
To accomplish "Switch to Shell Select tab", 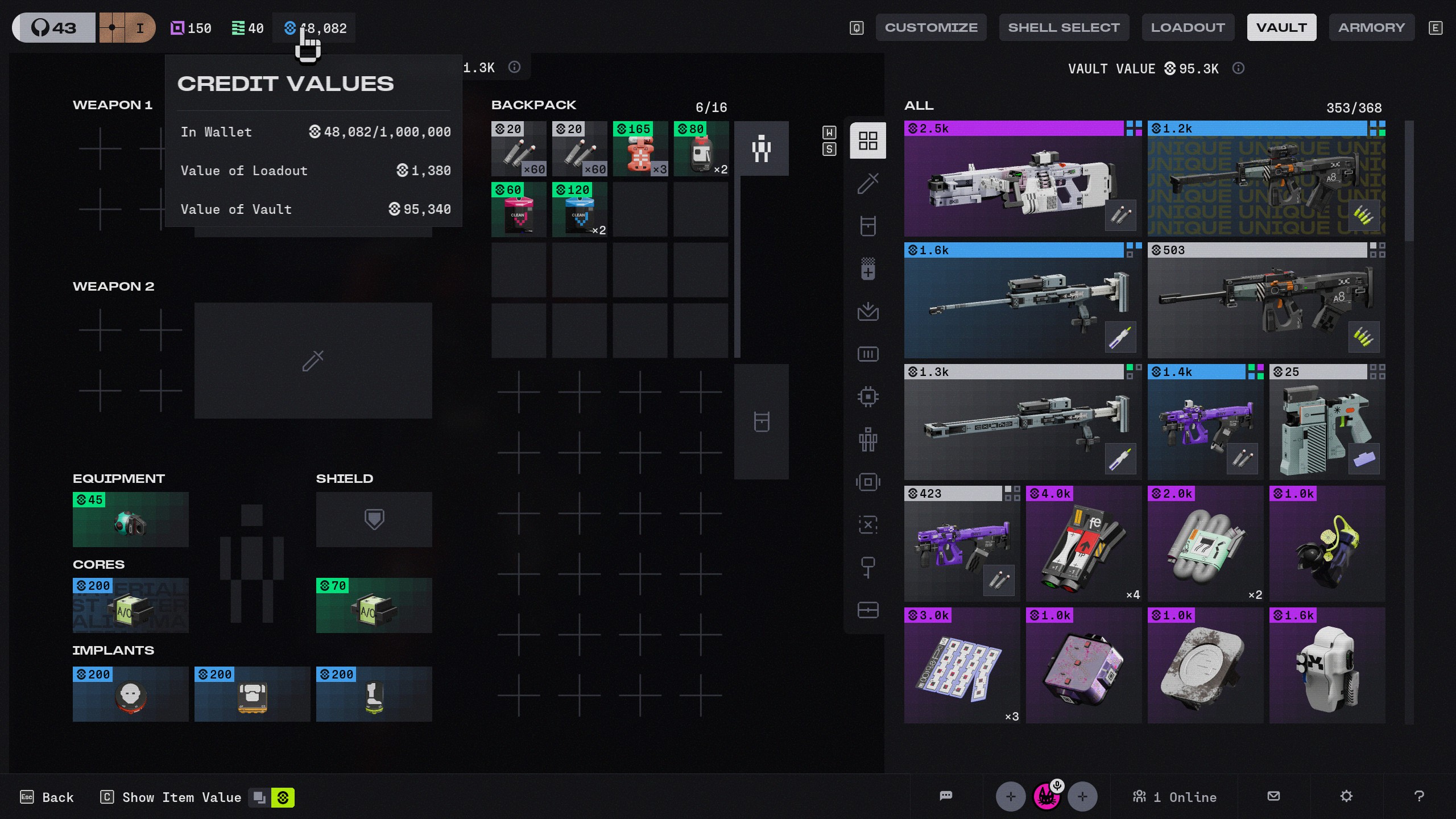I will tap(1064, 27).
